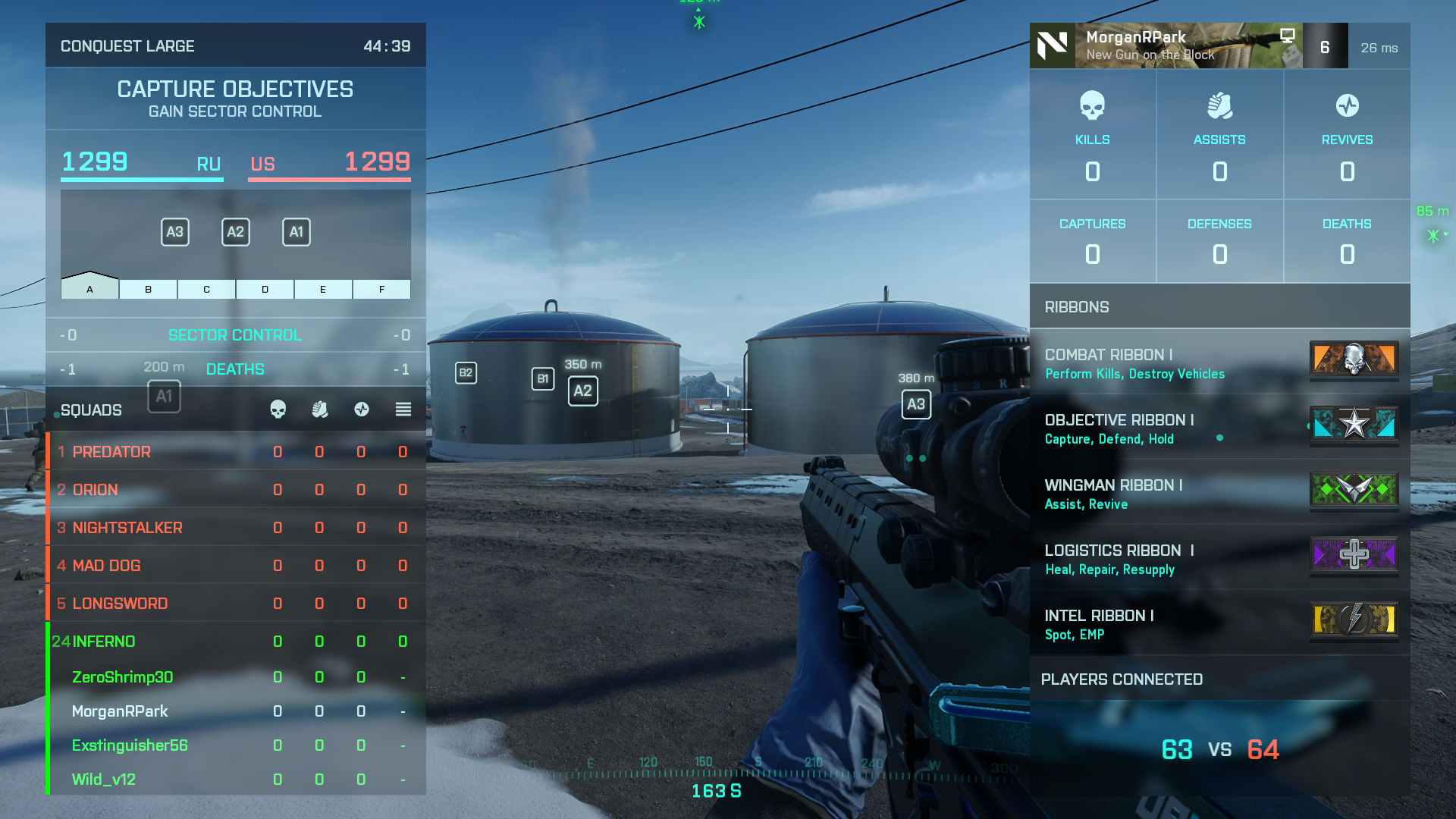Select player ZeroShrimp30 in the squad list

tap(235, 677)
